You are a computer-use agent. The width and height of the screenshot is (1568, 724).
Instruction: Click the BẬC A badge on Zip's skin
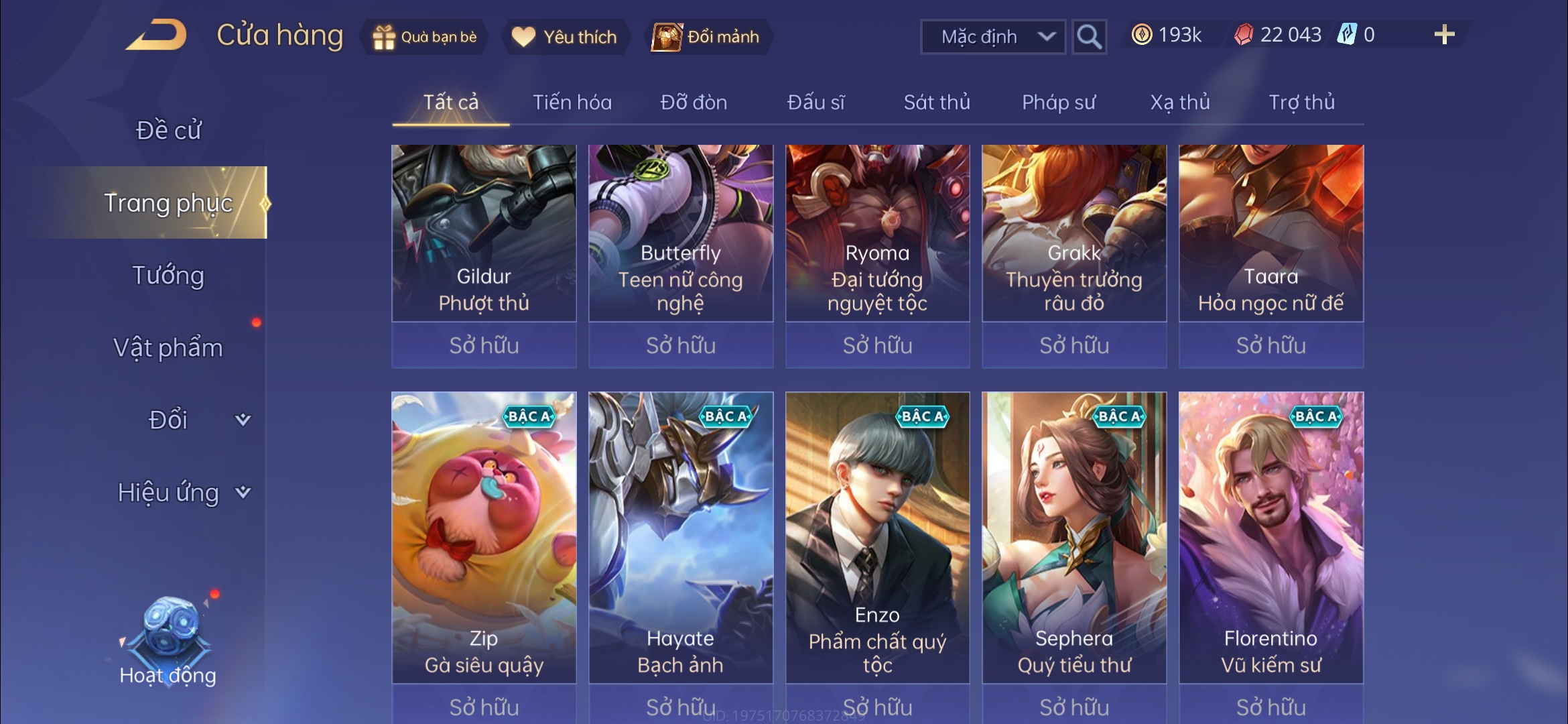pyautogui.click(x=529, y=417)
